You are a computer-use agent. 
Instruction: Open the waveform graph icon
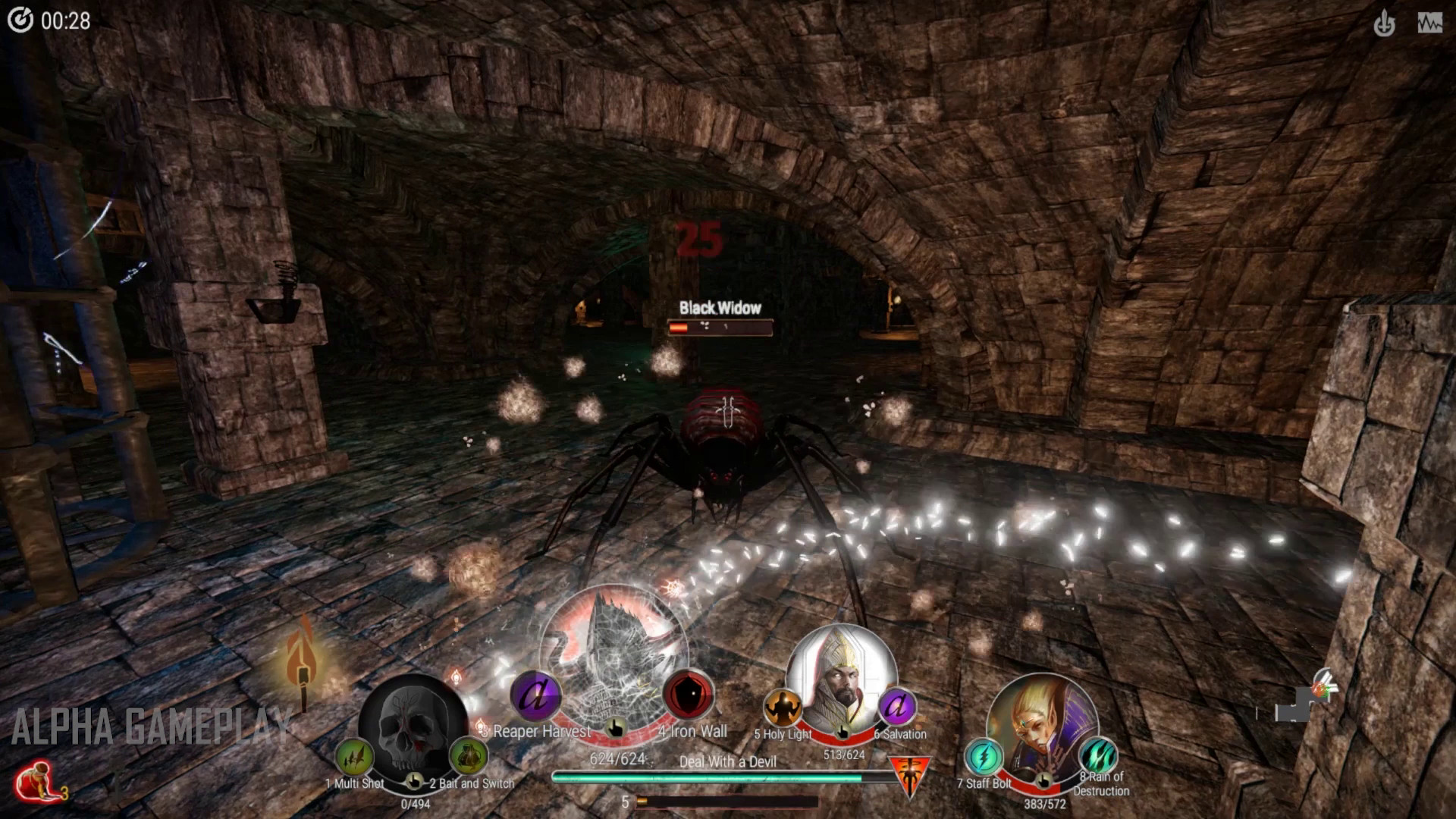pos(1429,24)
